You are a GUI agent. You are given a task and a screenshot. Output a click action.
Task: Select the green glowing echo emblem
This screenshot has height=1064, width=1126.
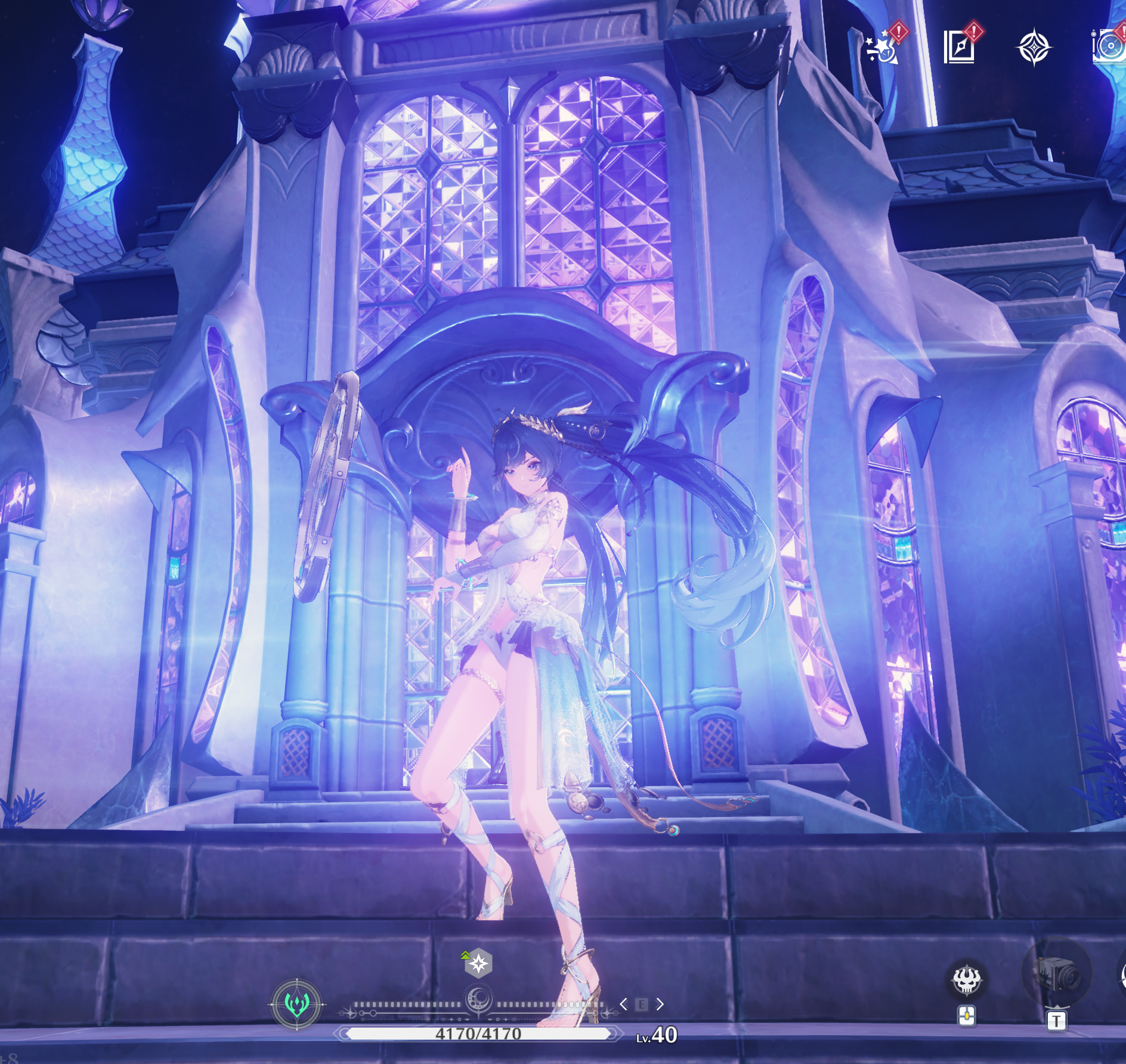pos(296,1004)
